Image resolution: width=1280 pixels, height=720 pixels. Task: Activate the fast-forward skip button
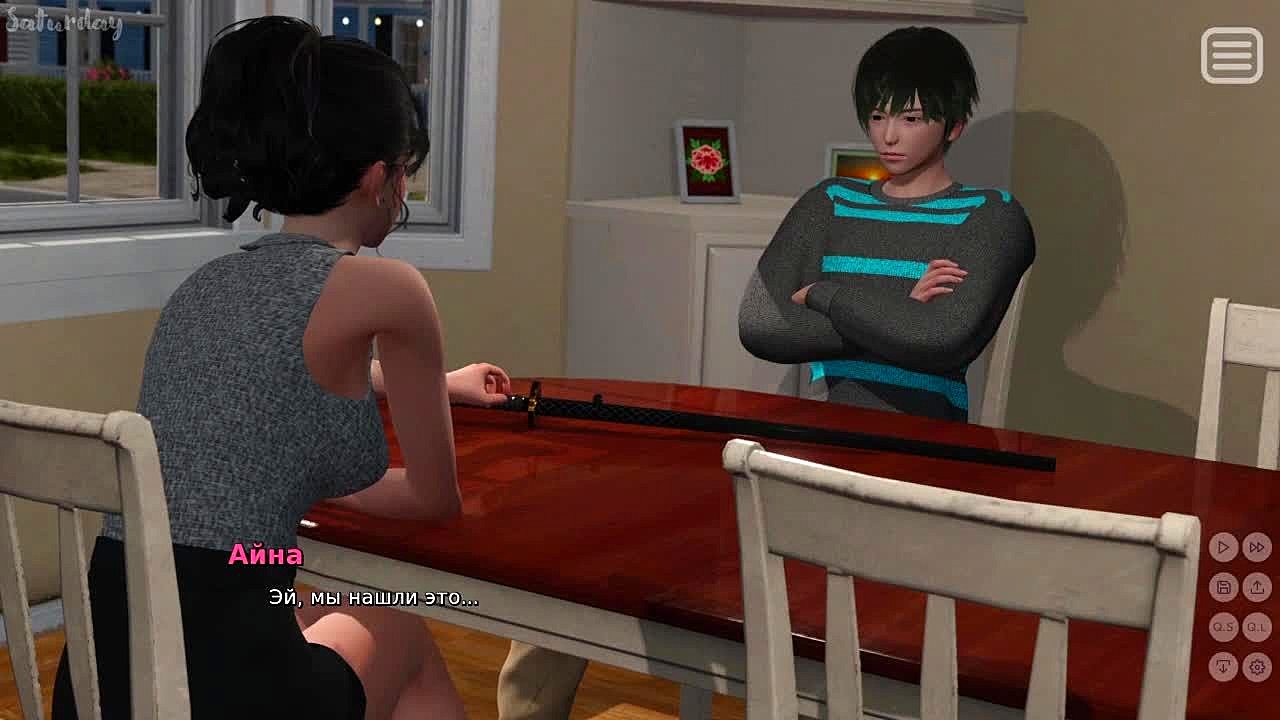pos(1257,547)
